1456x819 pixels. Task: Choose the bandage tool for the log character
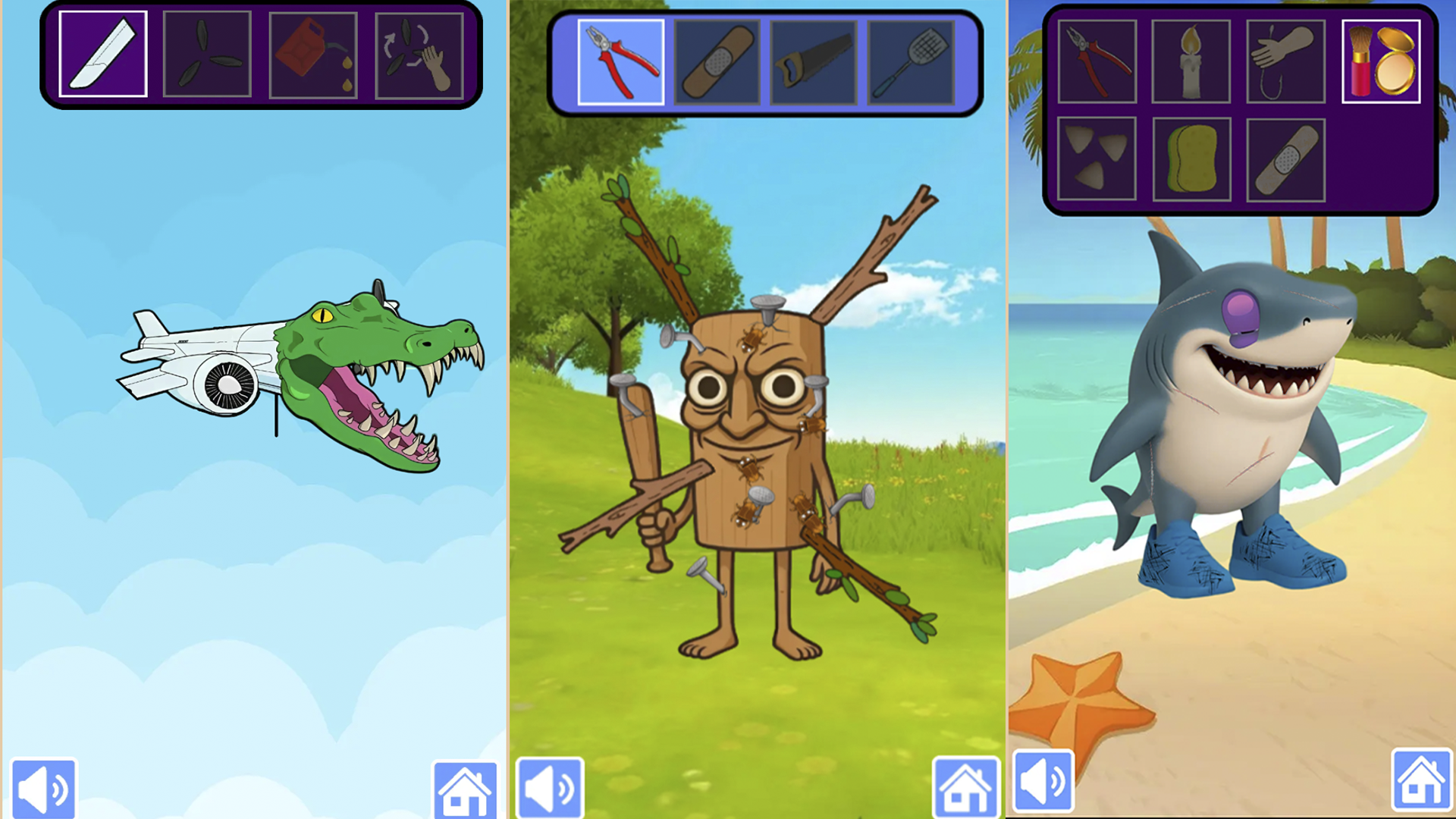tap(719, 62)
